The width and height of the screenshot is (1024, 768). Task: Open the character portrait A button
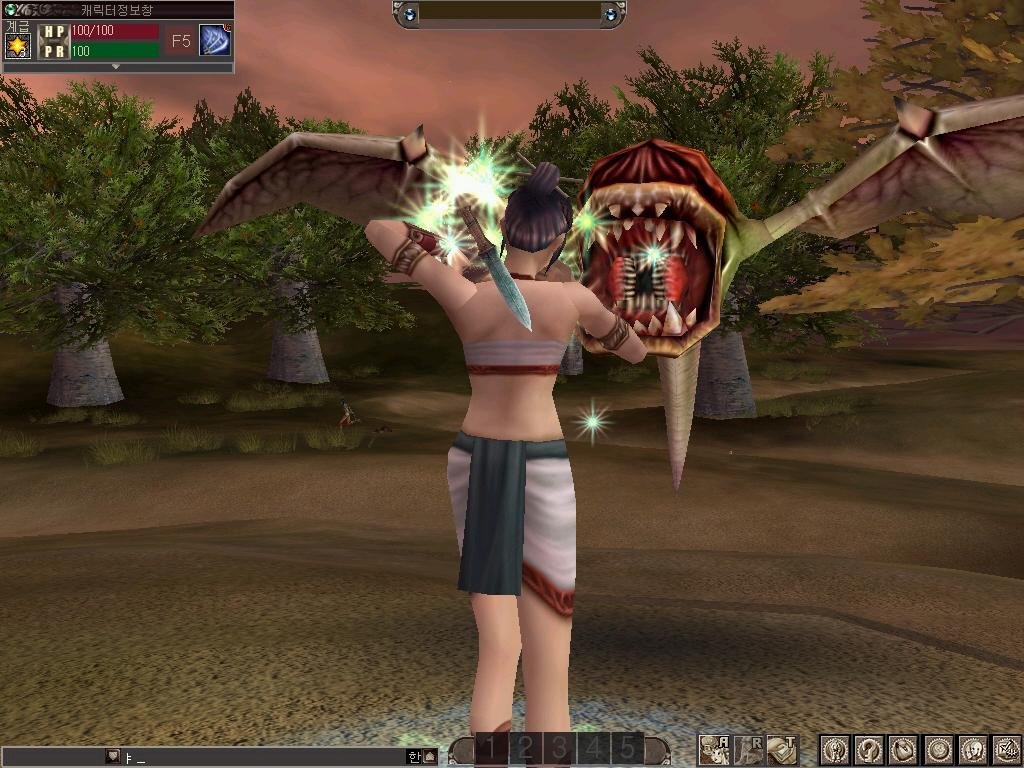tap(714, 750)
